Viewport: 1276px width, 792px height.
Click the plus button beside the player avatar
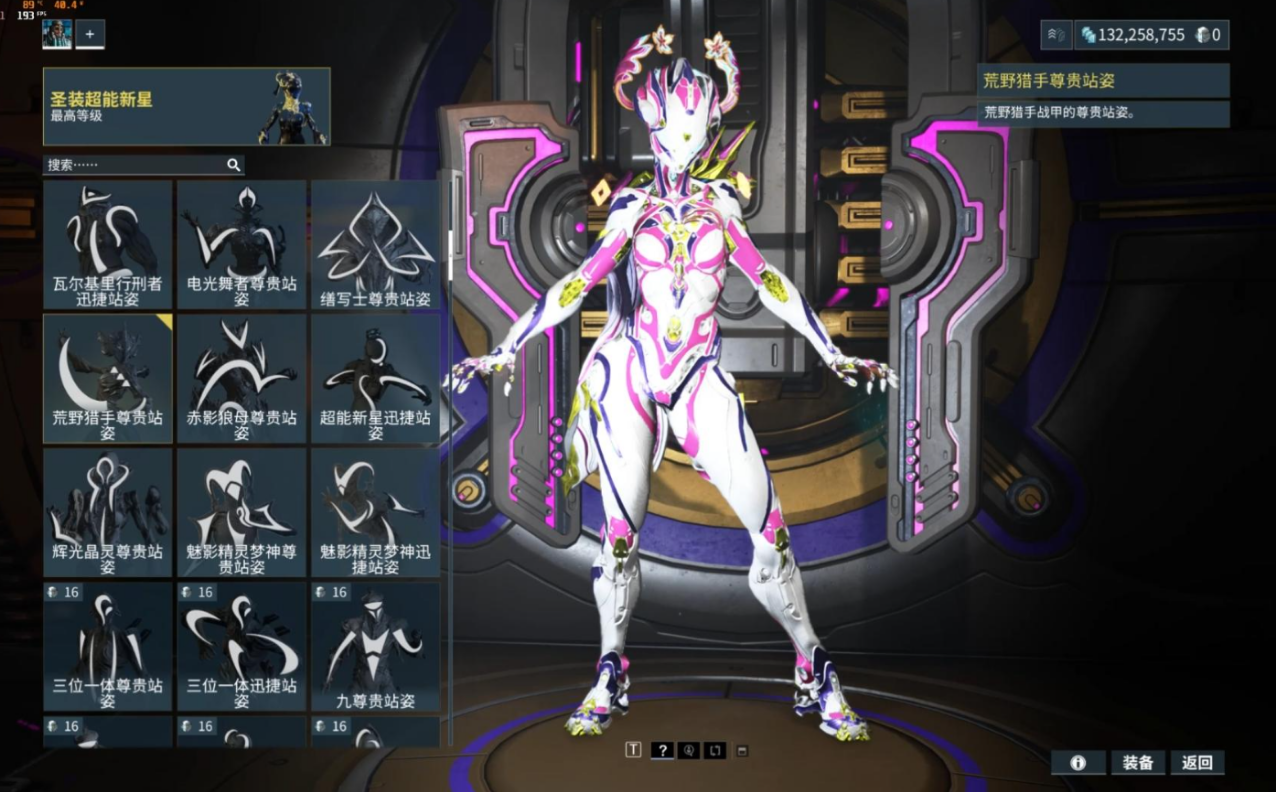point(90,34)
